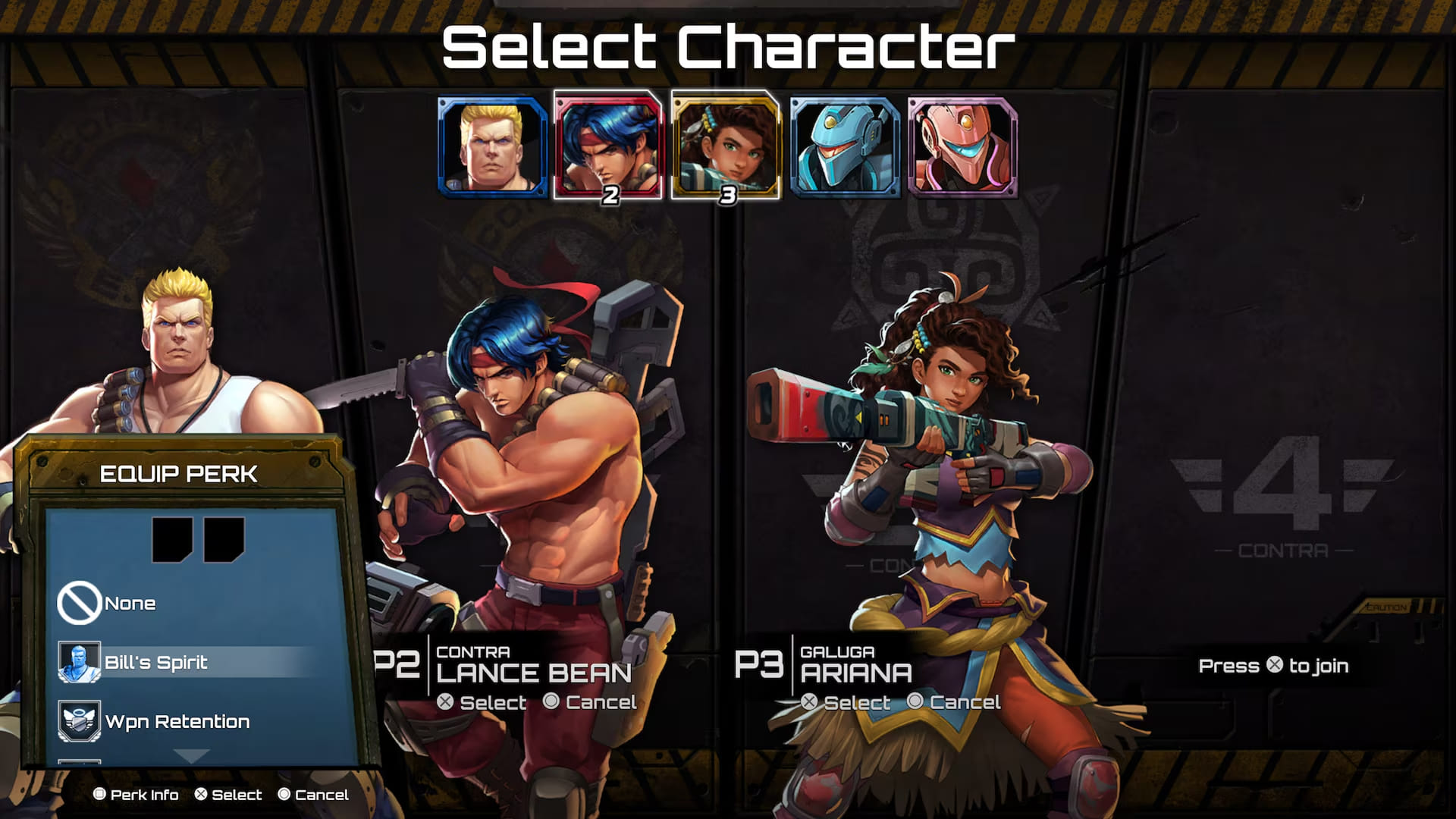The image size is (1456, 819).
Task: Choose the Lance Bean character portrait
Action: [x=608, y=147]
